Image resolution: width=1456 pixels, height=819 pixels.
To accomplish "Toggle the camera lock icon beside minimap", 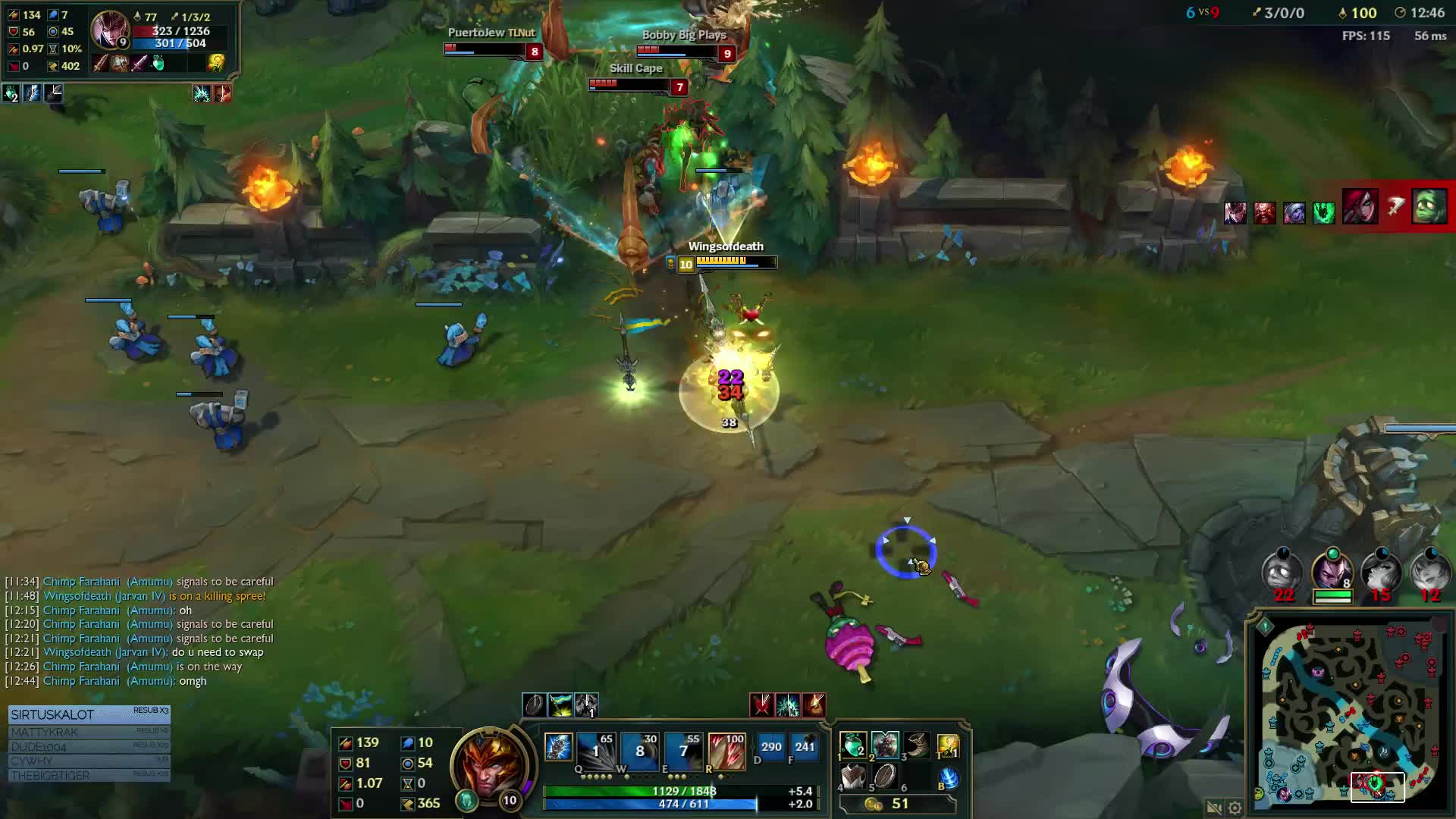I will (1213, 808).
